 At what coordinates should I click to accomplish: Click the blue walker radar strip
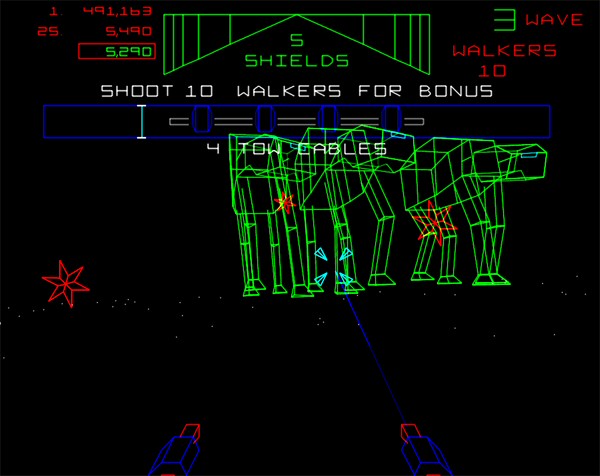pos(296,121)
